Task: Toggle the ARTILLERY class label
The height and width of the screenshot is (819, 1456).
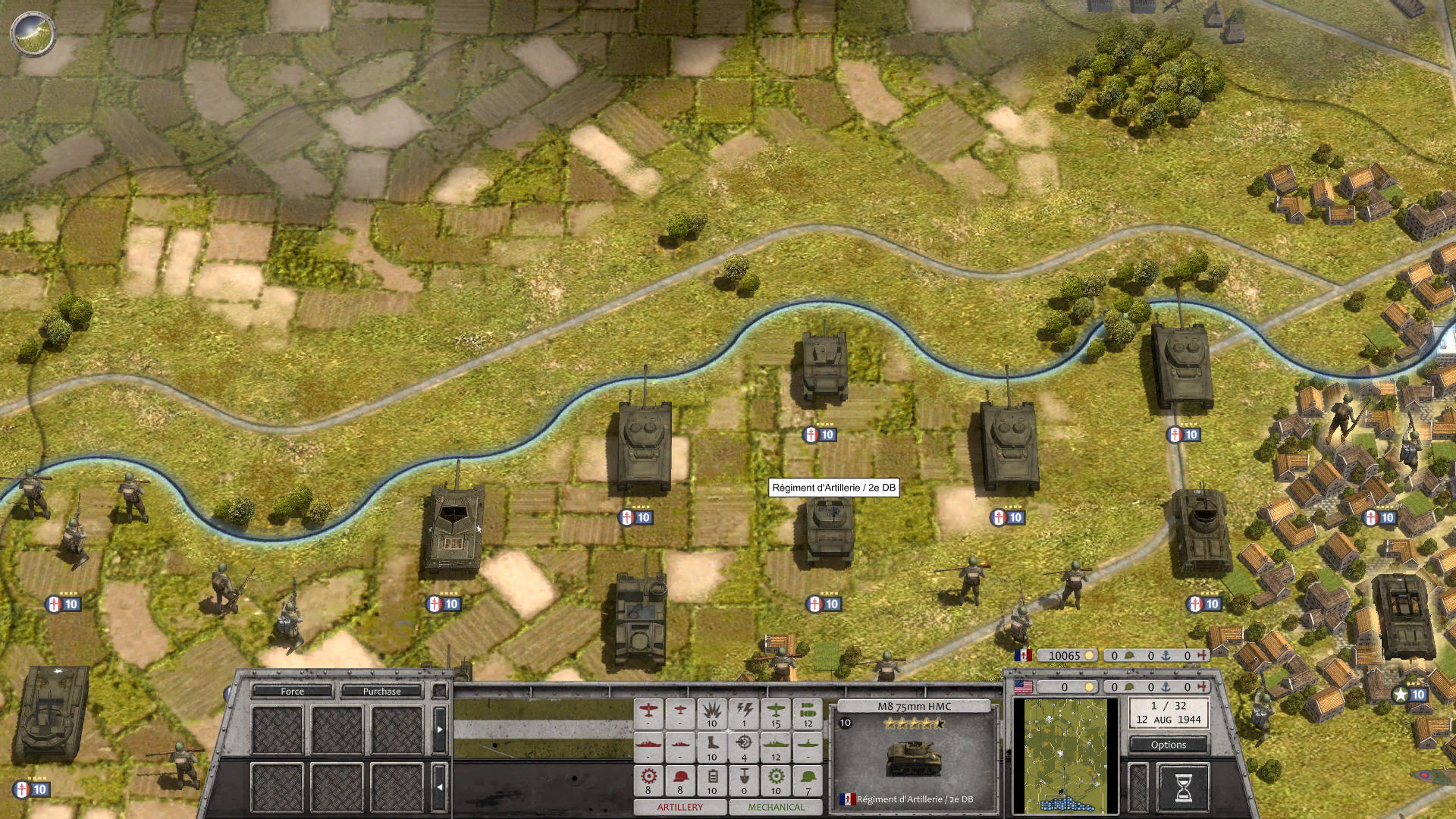Action: tap(679, 808)
